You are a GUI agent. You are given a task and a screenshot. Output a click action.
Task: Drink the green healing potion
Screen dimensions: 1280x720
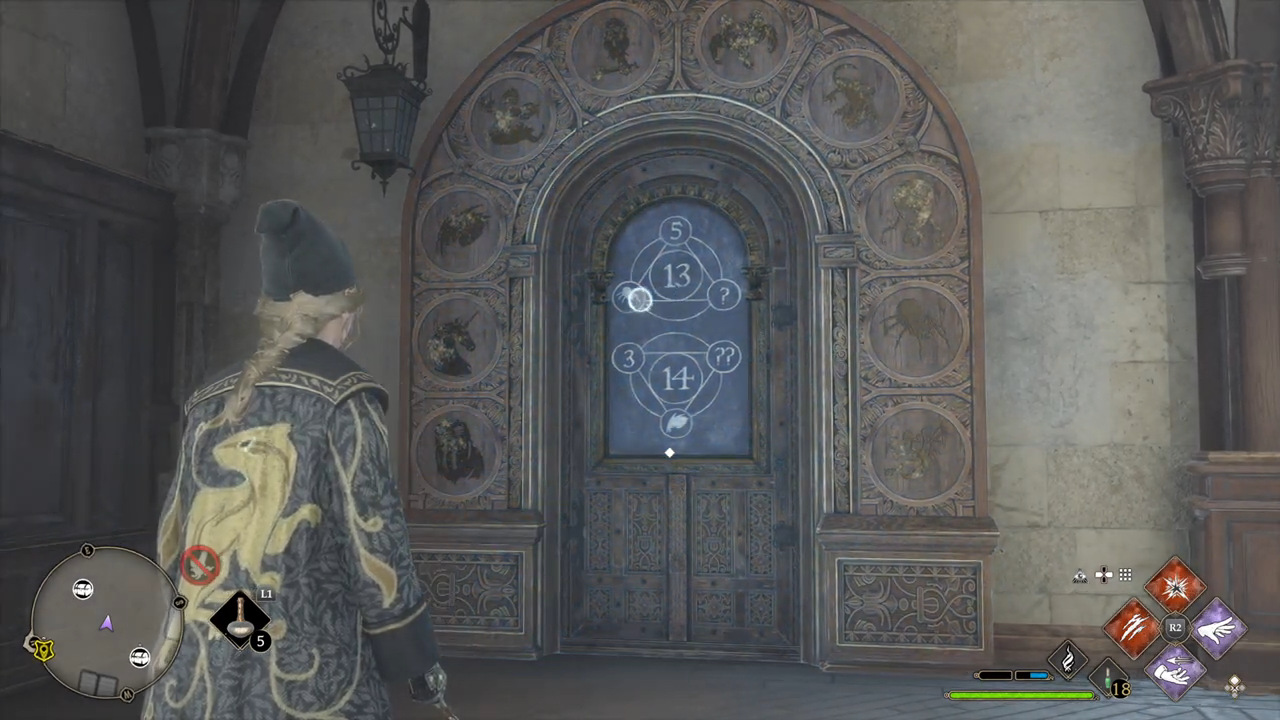pos(1108,679)
